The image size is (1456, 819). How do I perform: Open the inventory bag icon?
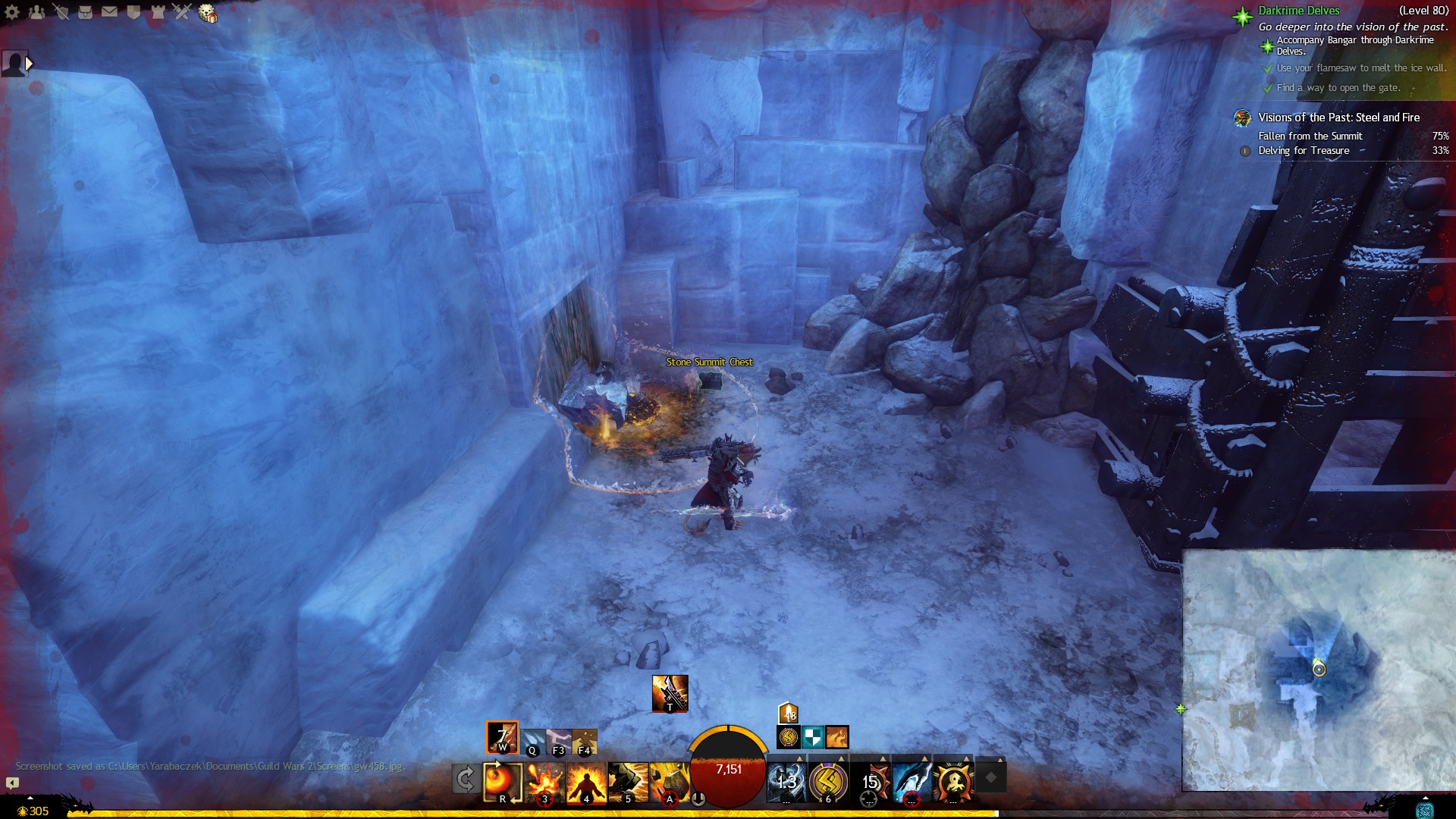[x=85, y=12]
